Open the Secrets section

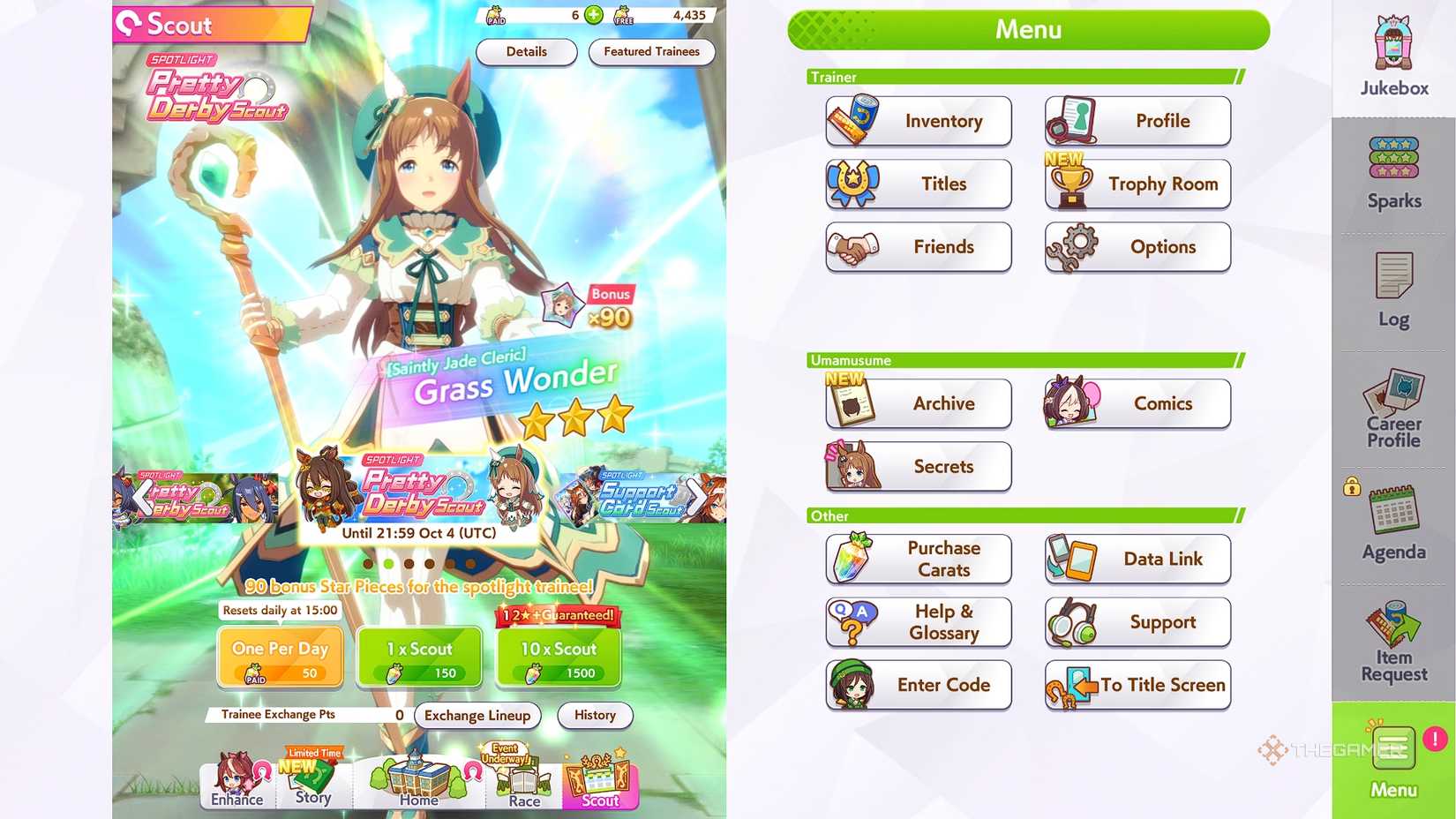click(x=918, y=467)
